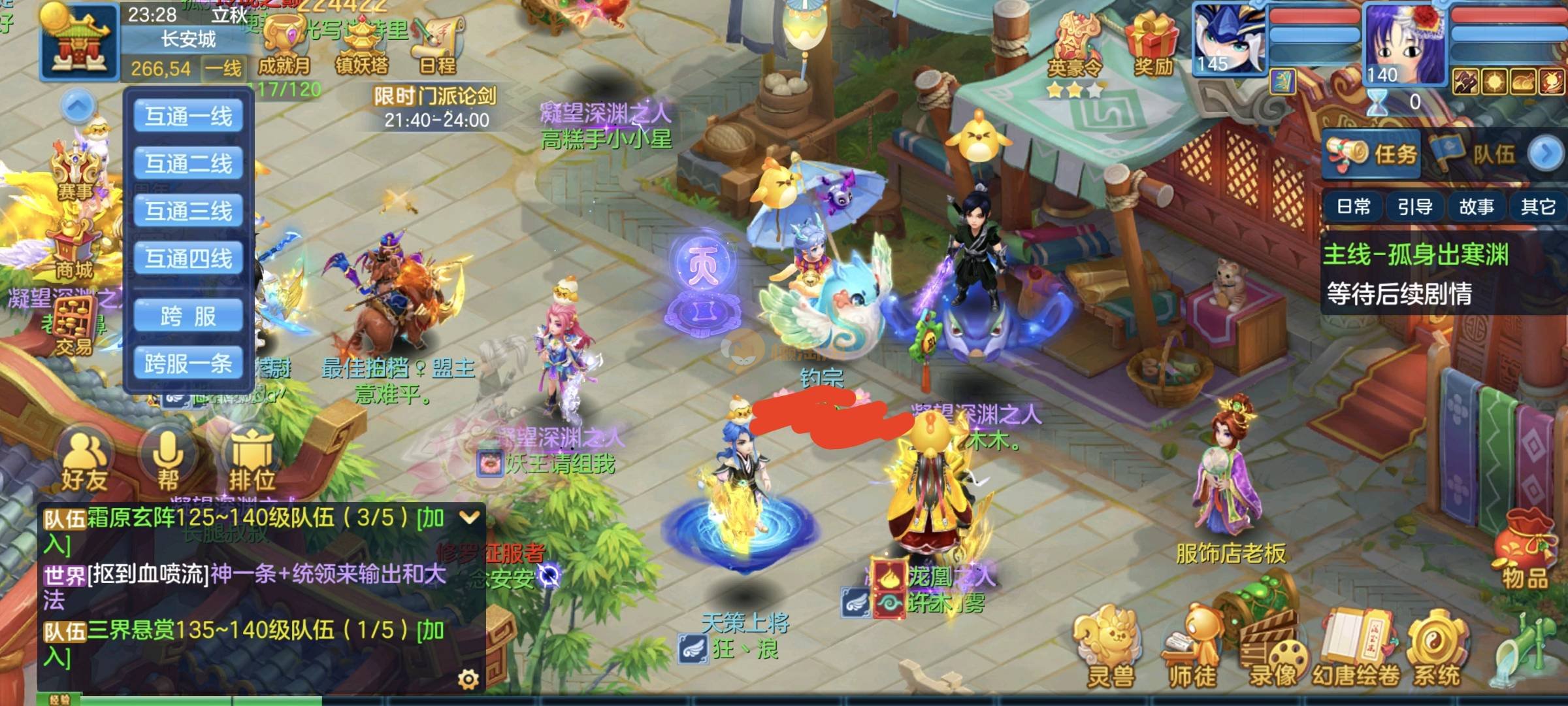Choose the 跨服 server option
The image size is (1568, 706).
(x=188, y=316)
